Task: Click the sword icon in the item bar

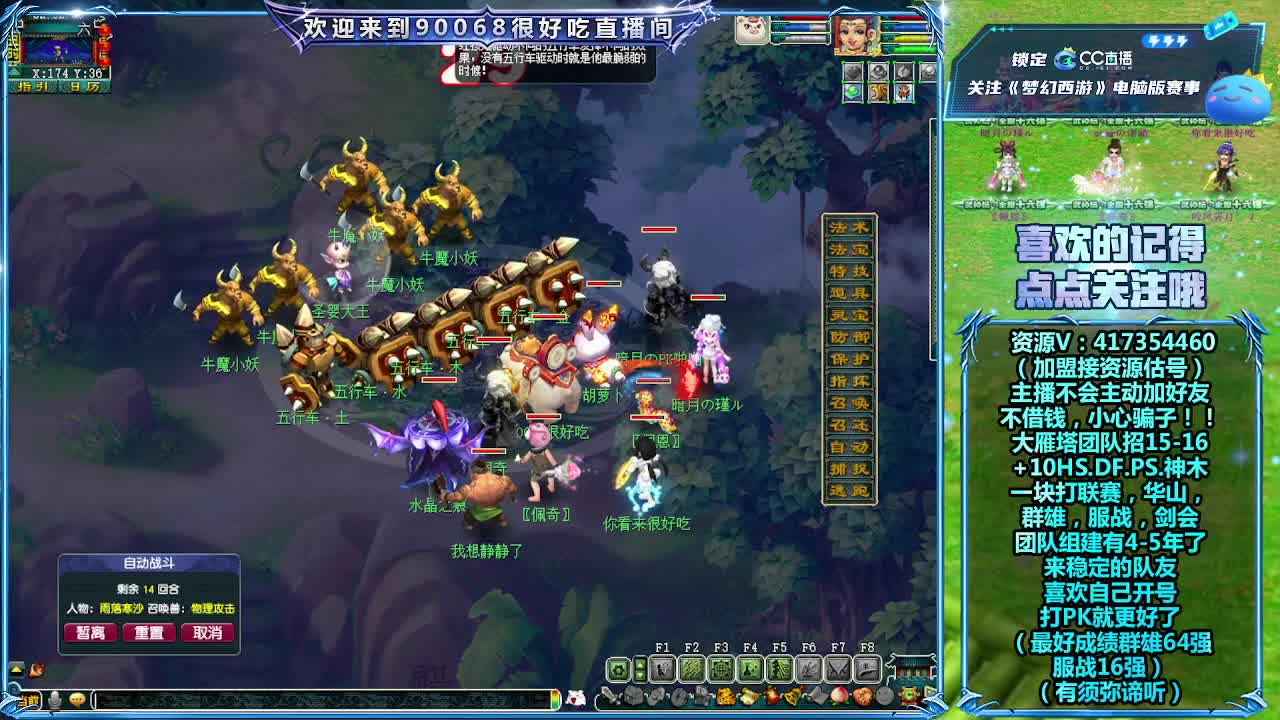Action: [608, 696]
